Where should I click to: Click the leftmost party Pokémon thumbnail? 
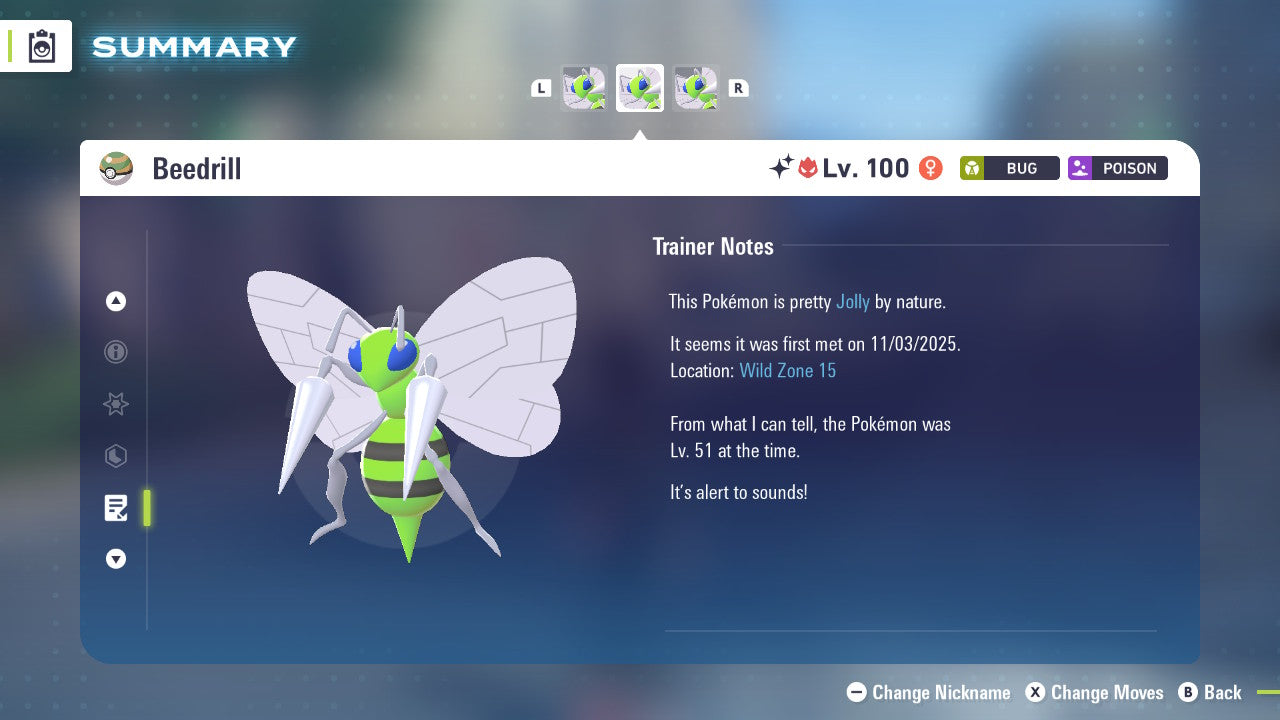click(583, 87)
